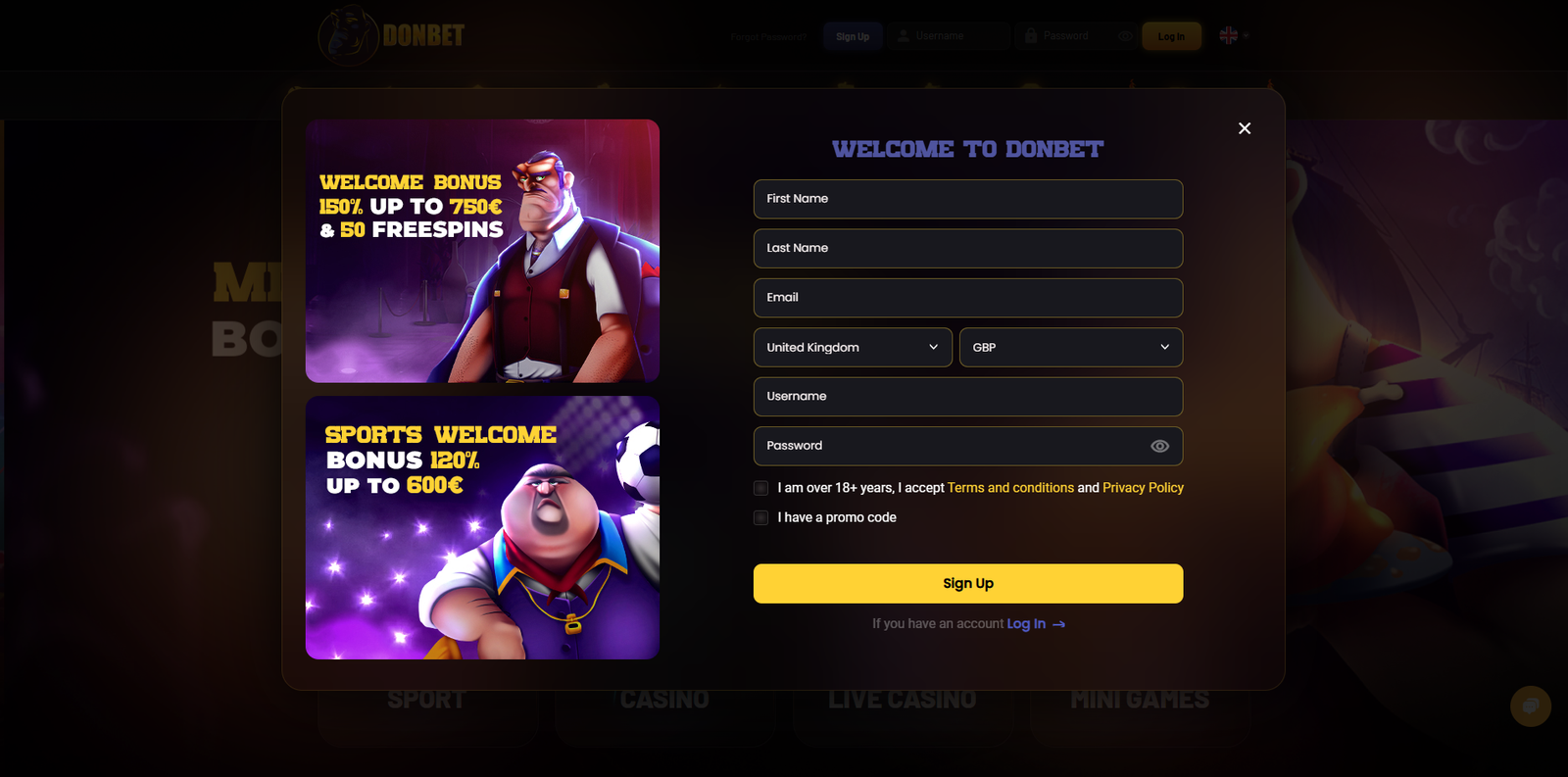Click the padlock icon in the Password field
The height and width of the screenshot is (777, 1568).
click(x=1030, y=35)
